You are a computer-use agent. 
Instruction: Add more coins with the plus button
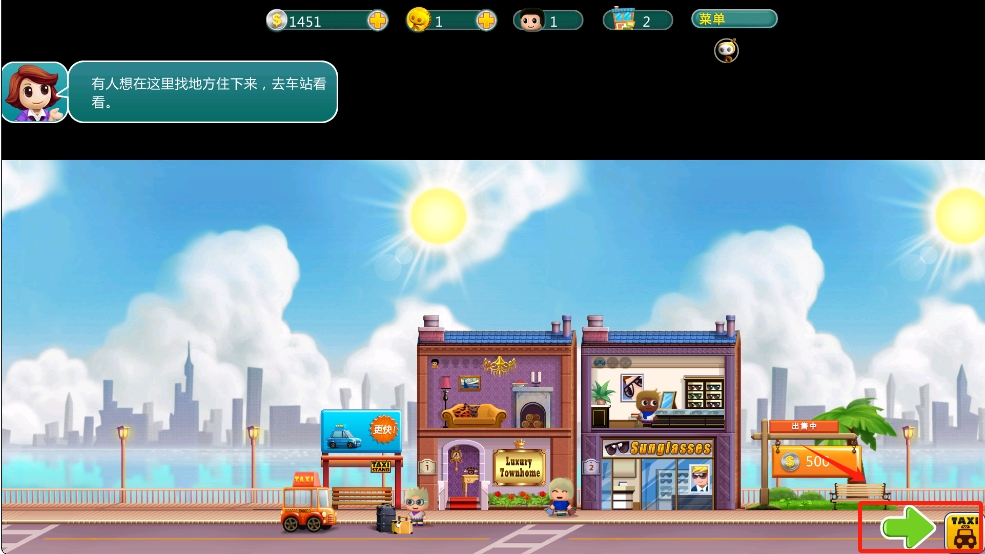(378, 20)
